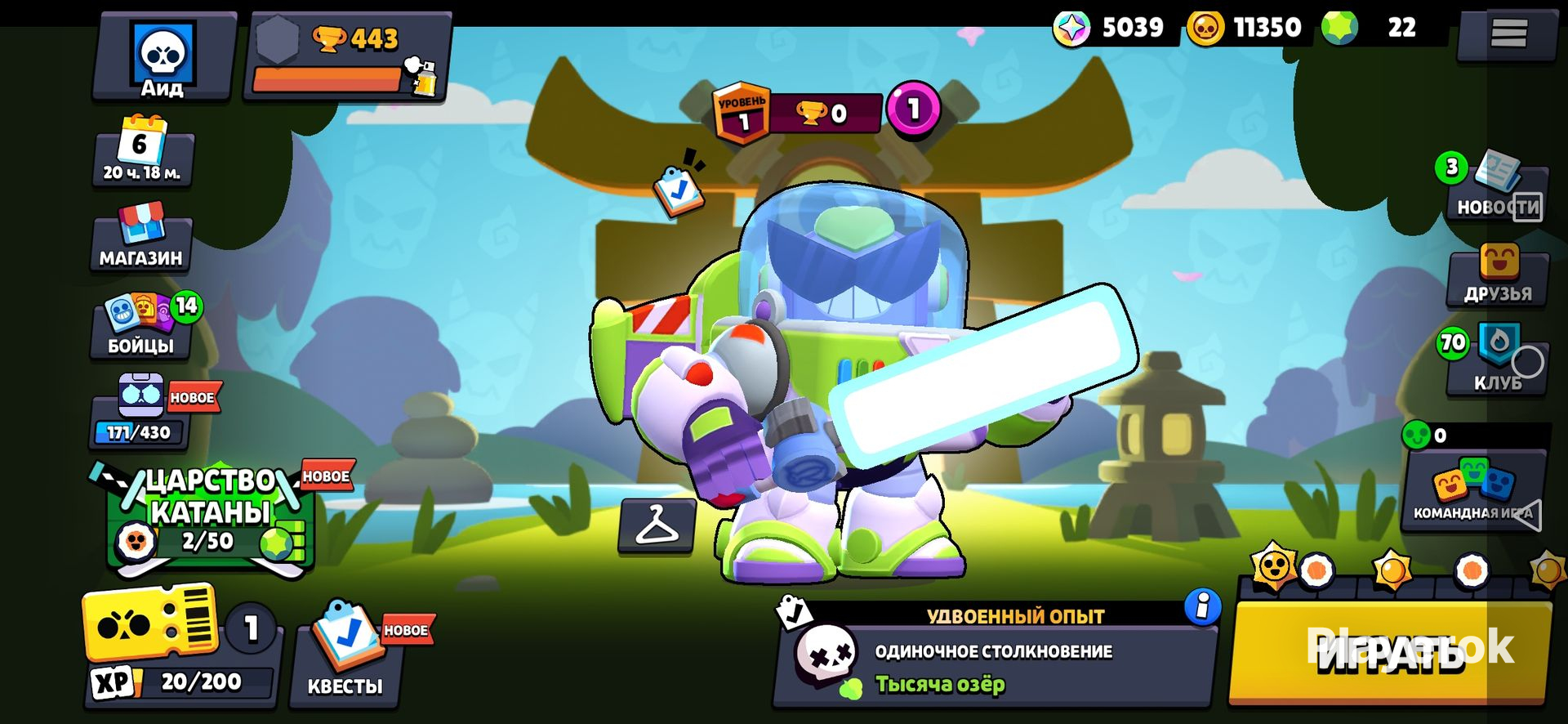Open the Царство Катаны event
The width and height of the screenshot is (1568, 724).
[210, 516]
